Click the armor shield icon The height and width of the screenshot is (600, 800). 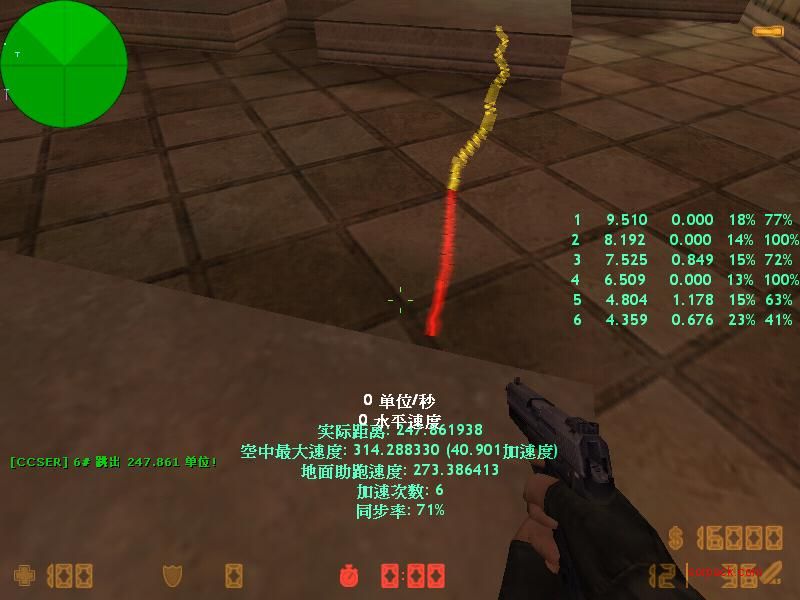[171, 576]
